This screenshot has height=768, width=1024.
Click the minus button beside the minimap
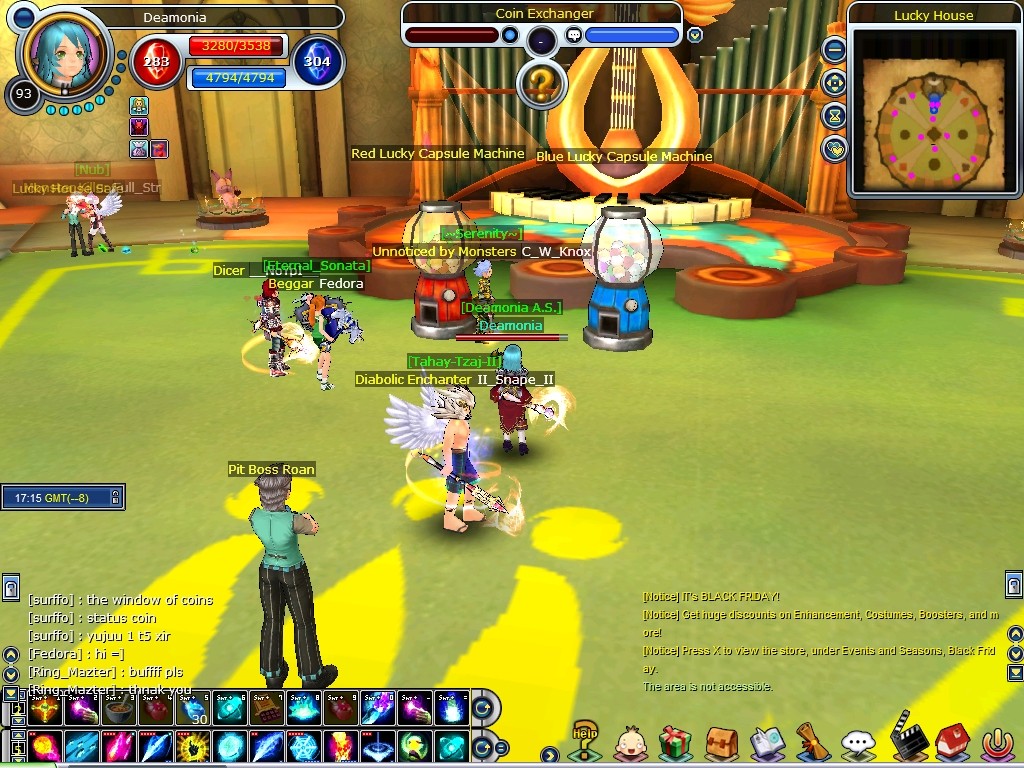tap(834, 49)
